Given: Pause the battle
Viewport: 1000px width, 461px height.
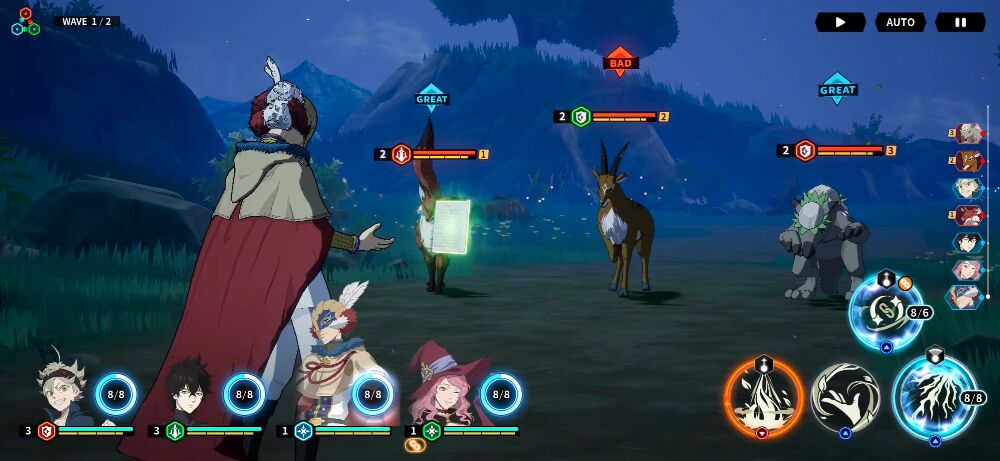Looking at the screenshot, I should click(x=960, y=22).
